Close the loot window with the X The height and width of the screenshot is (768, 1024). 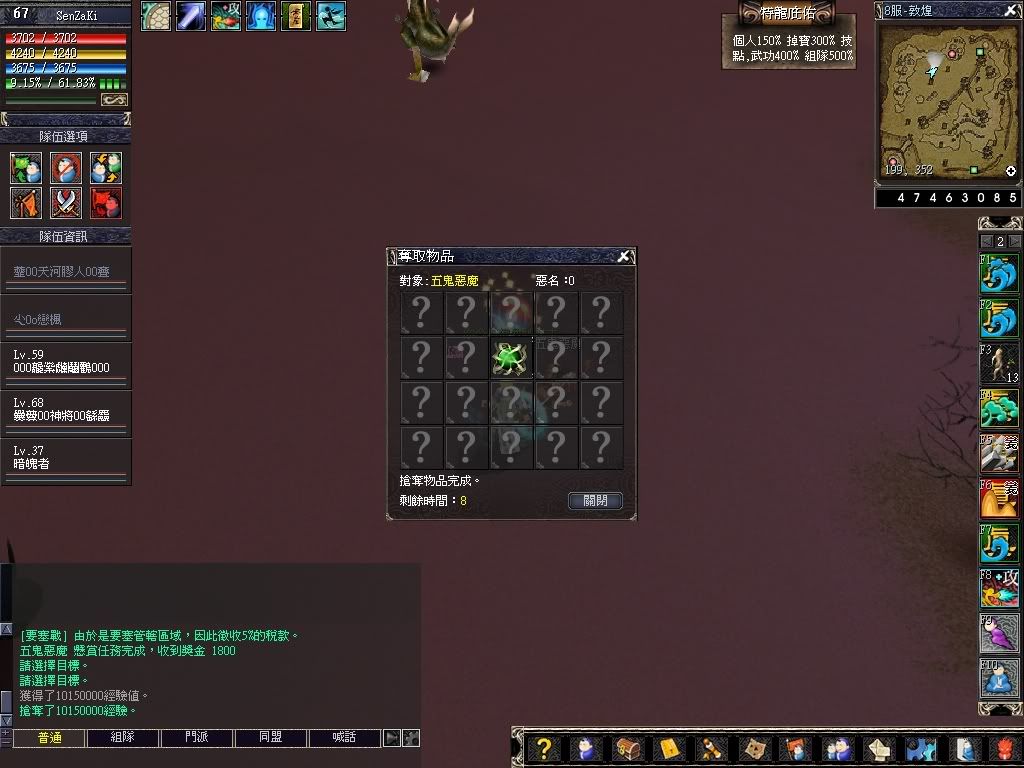[623, 256]
